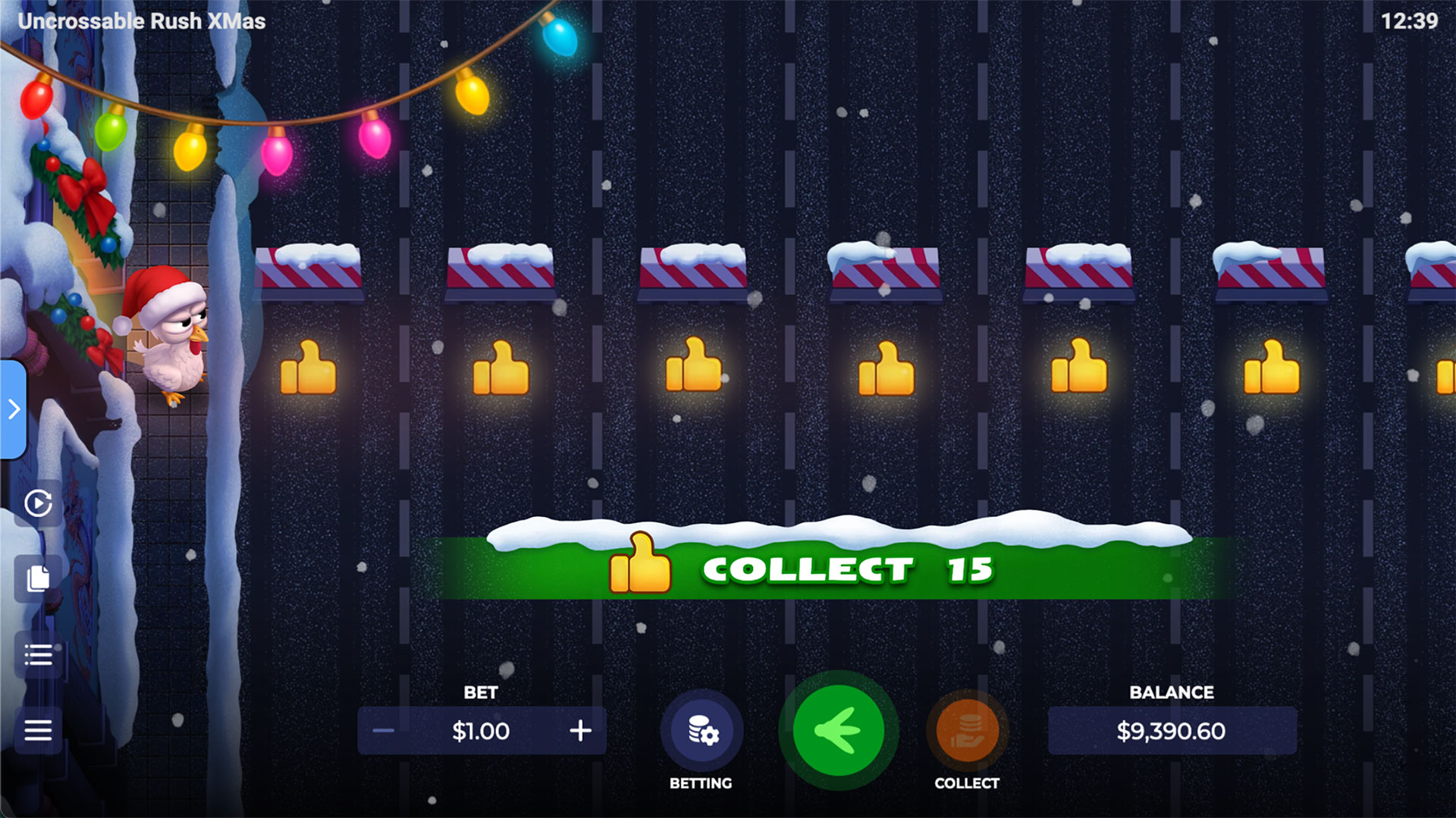Click the green arrow go button
This screenshot has height=818, width=1456.
point(838,731)
